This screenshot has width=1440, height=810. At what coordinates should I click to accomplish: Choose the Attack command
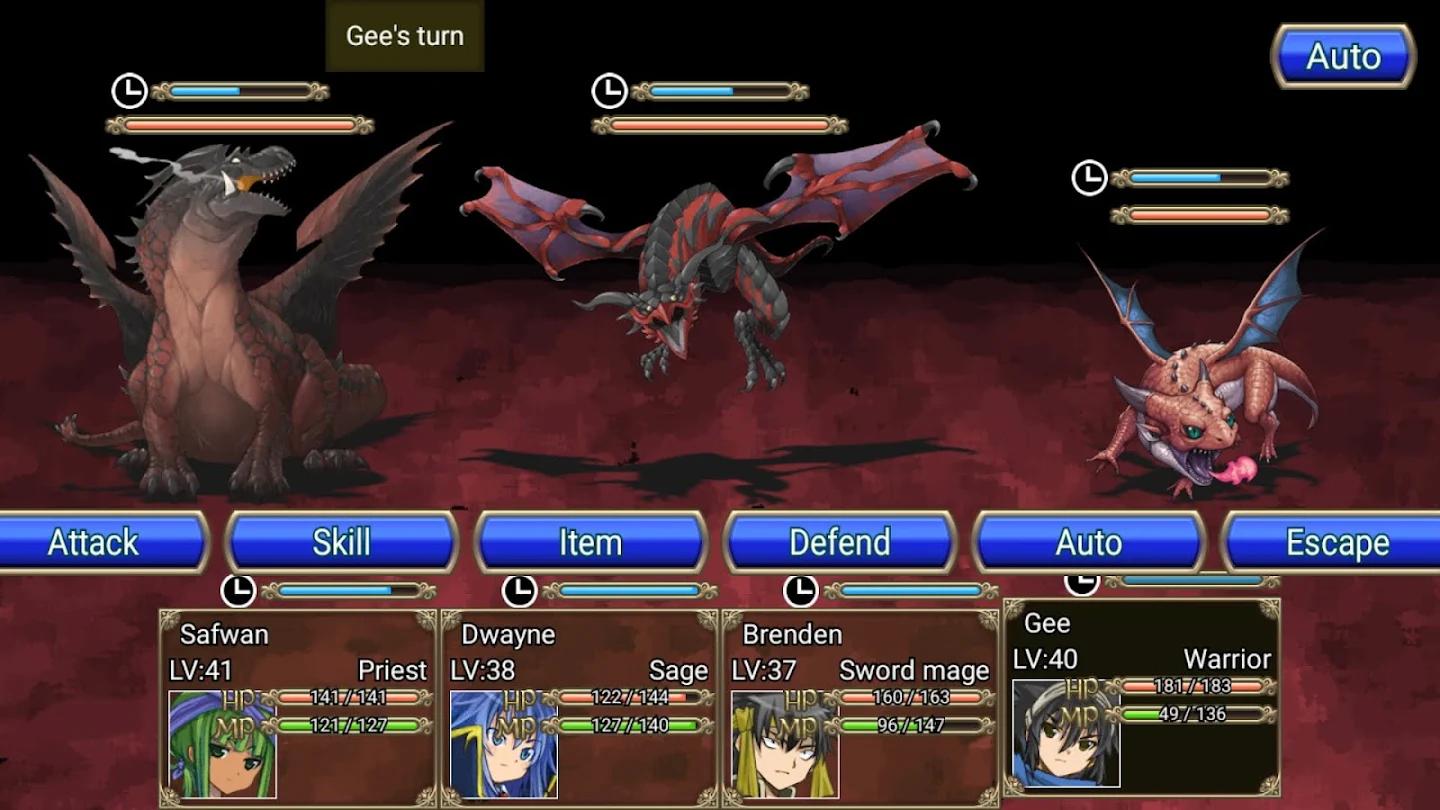coord(93,543)
